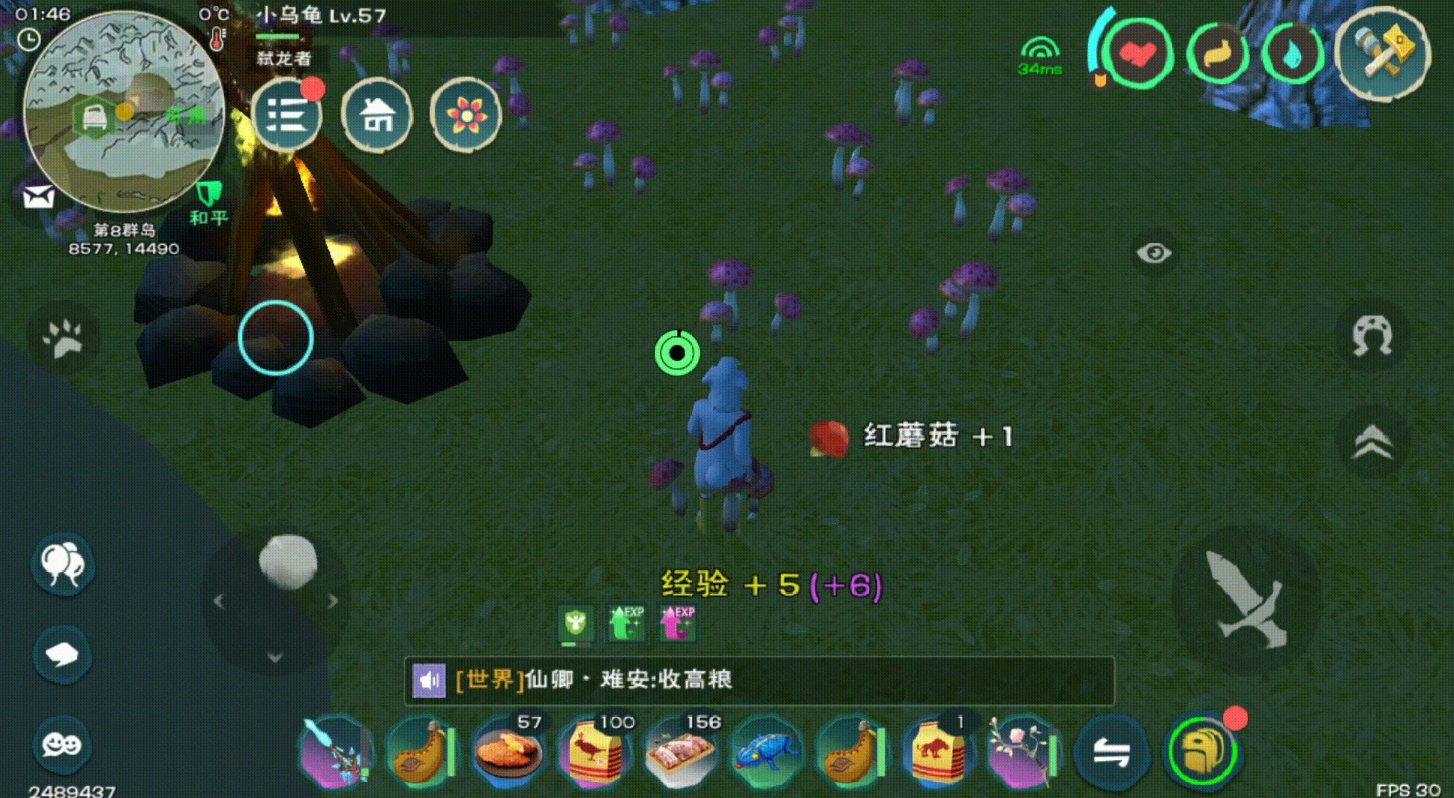Viewport: 1454px width, 798px height.
Task: Open the balloons icon menu
Action: [x=63, y=565]
